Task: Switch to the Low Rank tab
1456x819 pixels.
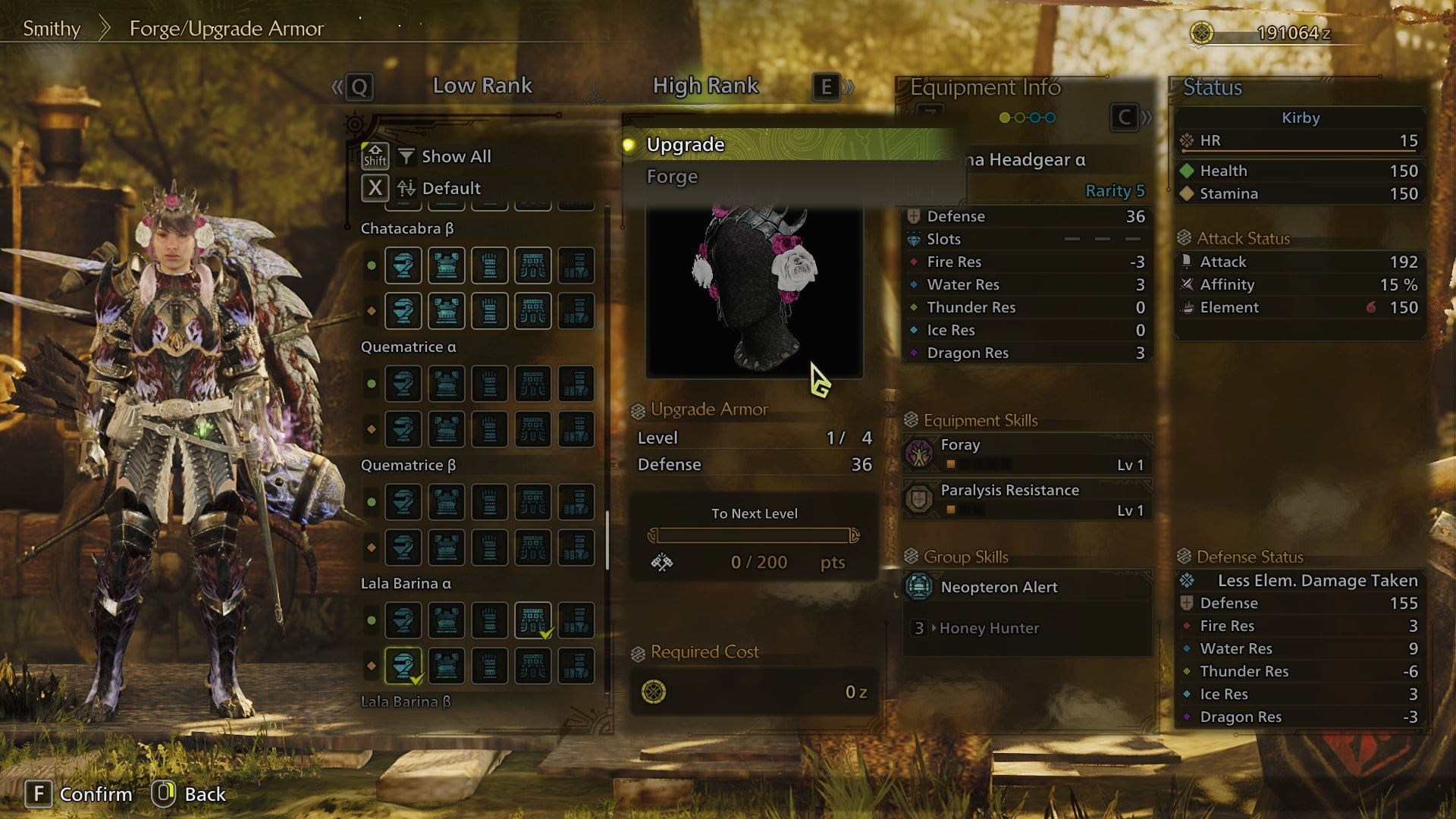Action: click(482, 86)
